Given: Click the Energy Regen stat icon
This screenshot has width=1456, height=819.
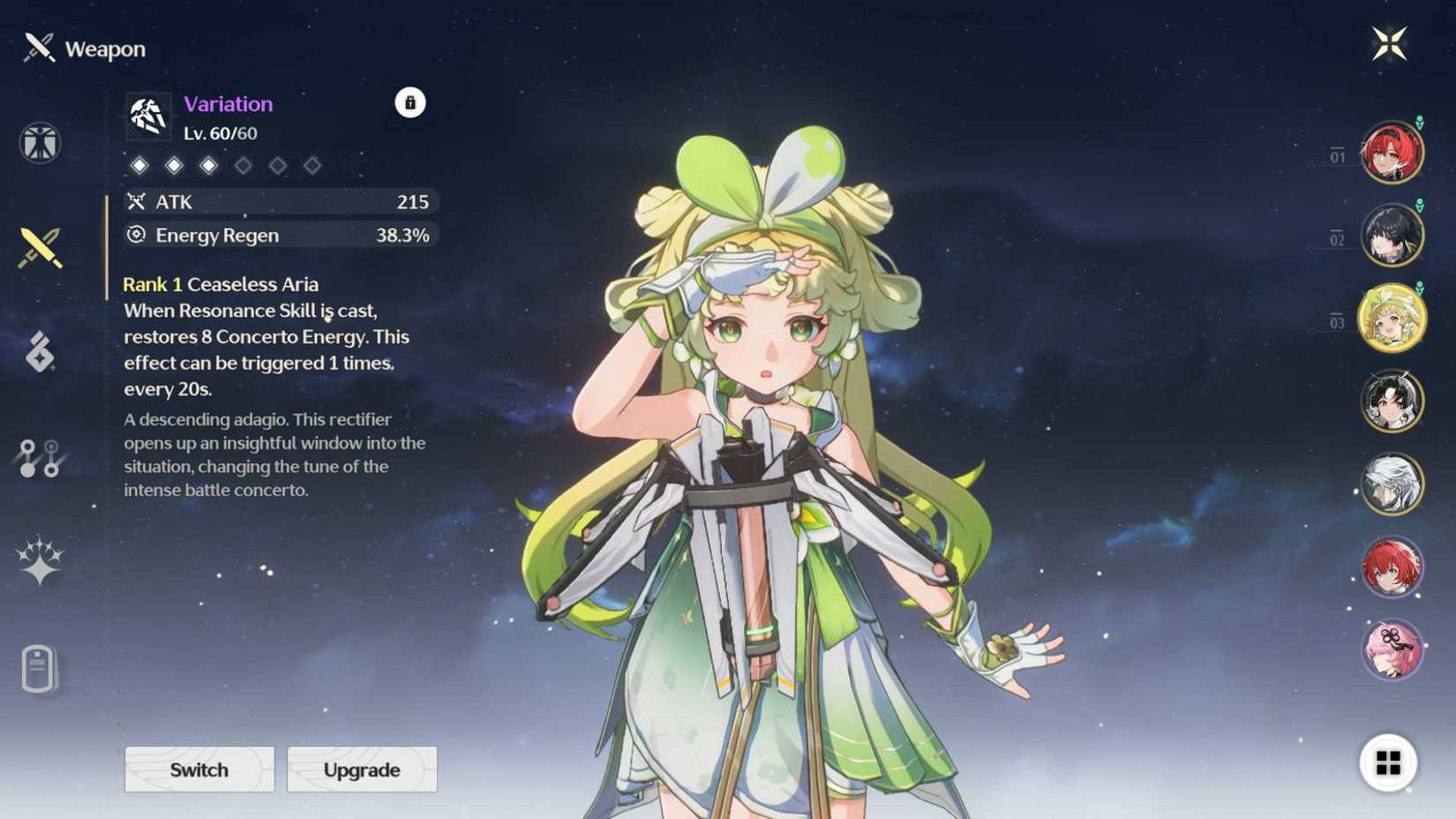Looking at the screenshot, I should [136, 236].
